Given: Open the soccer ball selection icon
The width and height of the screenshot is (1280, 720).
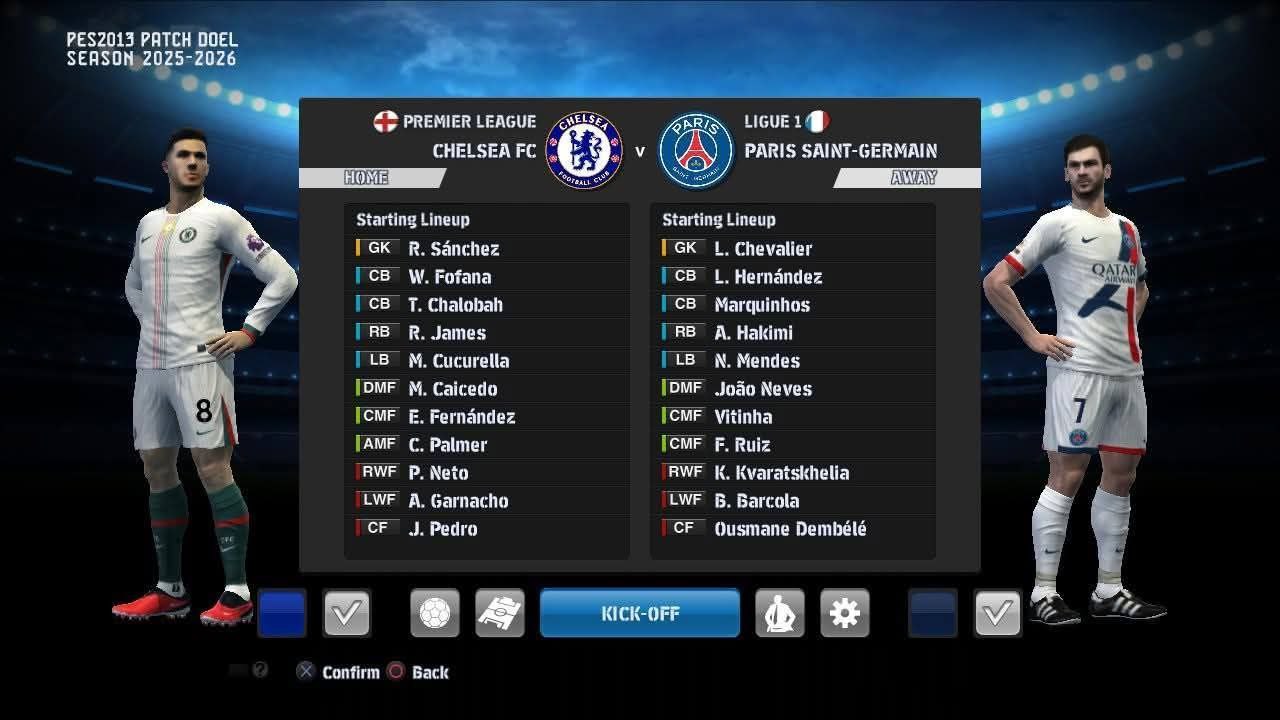Looking at the screenshot, I should (x=435, y=613).
